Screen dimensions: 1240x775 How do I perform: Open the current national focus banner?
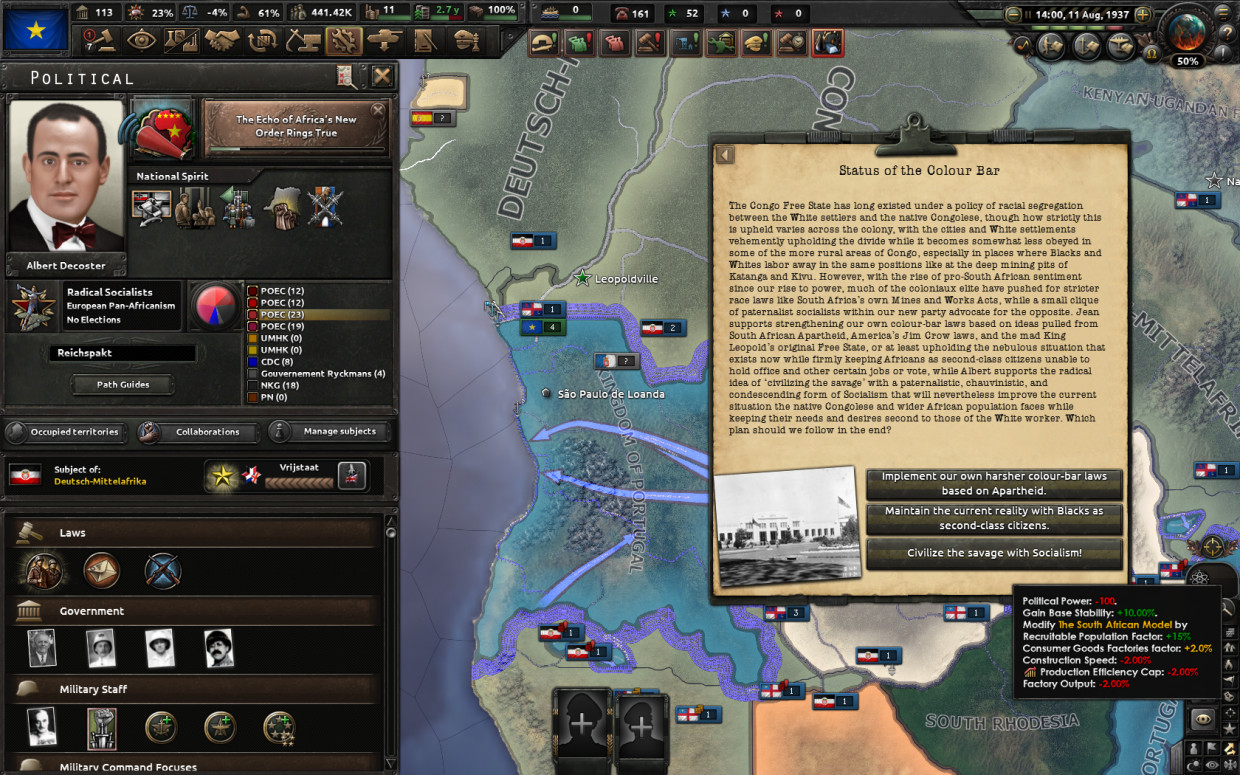click(295, 126)
